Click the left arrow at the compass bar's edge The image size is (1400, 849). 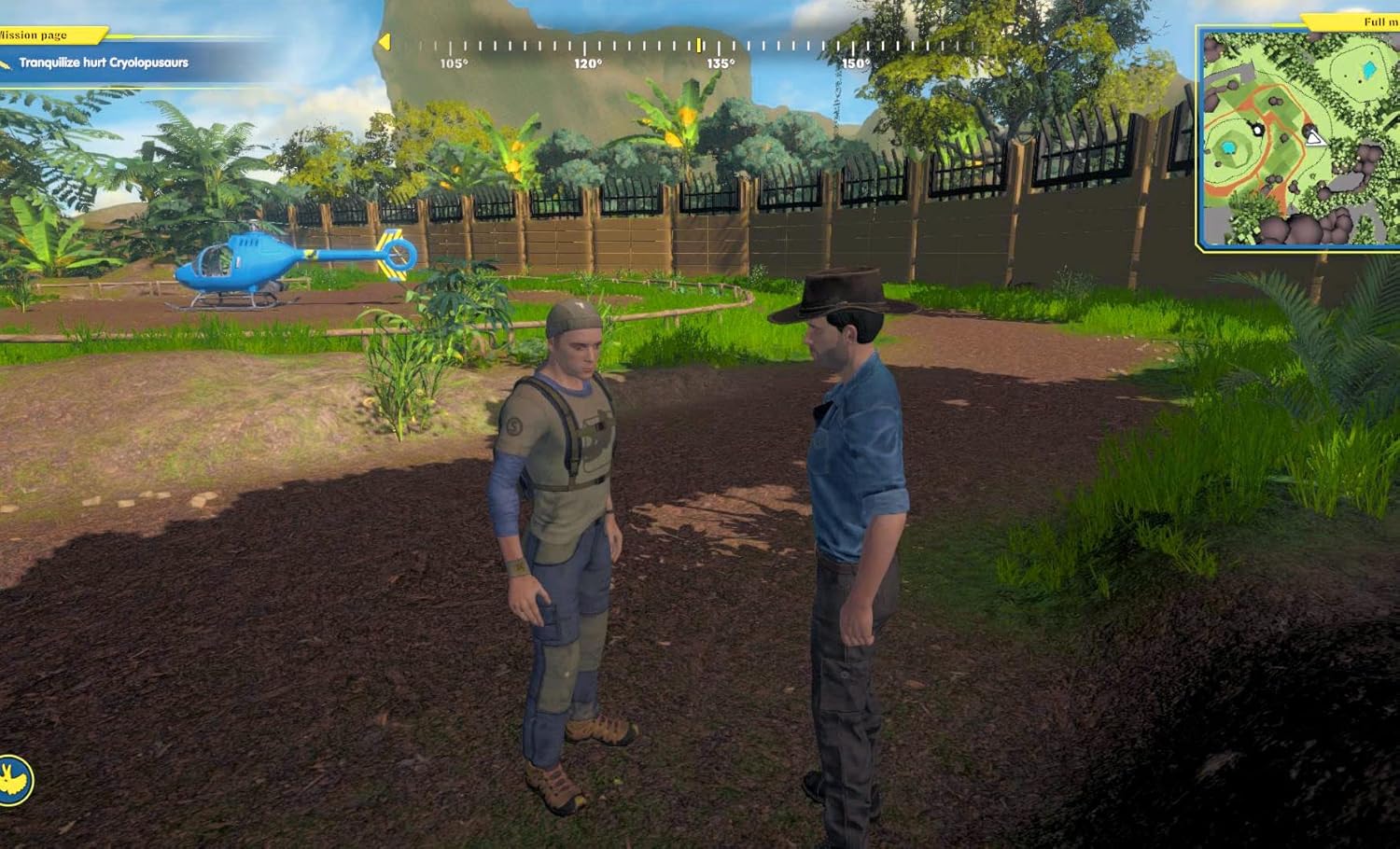384,42
